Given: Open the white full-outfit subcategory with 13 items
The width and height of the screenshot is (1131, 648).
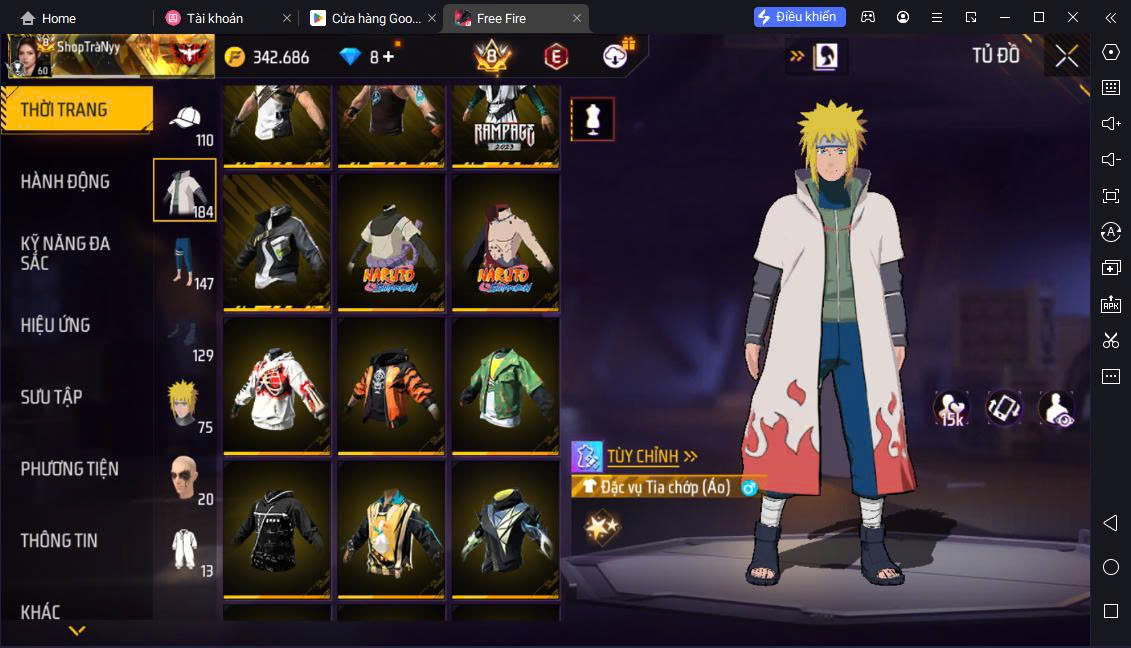Looking at the screenshot, I should pyautogui.click(x=185, y=549).
